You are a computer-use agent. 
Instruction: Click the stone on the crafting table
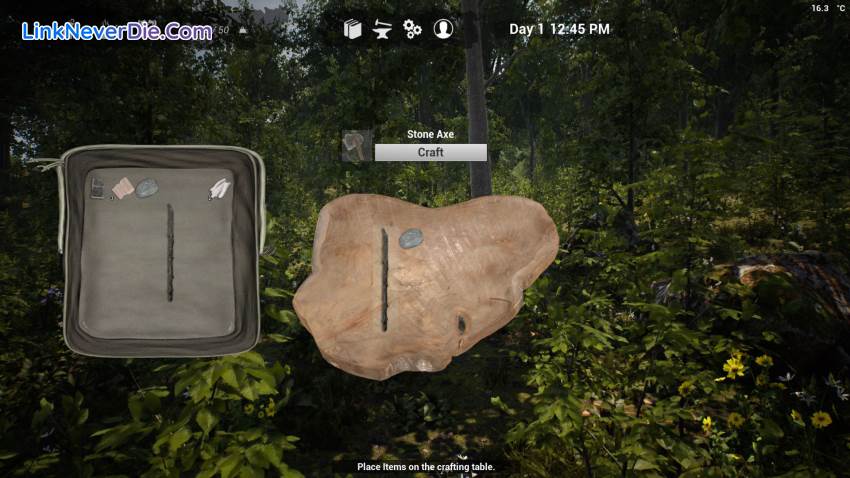point(410,238)
